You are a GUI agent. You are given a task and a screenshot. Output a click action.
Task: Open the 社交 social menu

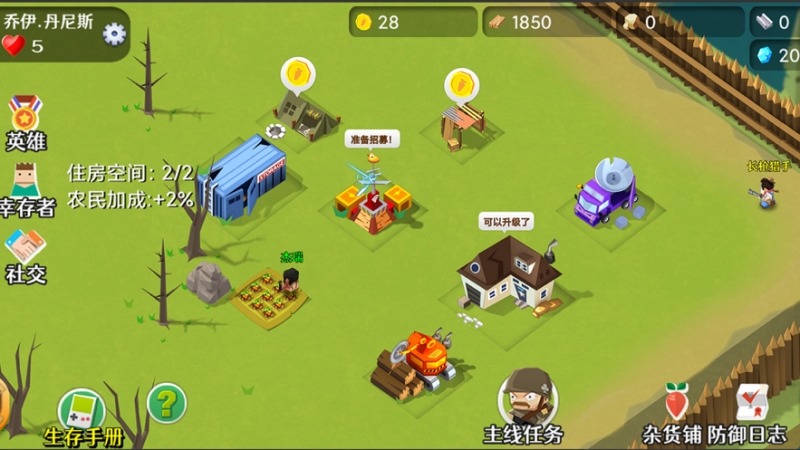[26, 255]
